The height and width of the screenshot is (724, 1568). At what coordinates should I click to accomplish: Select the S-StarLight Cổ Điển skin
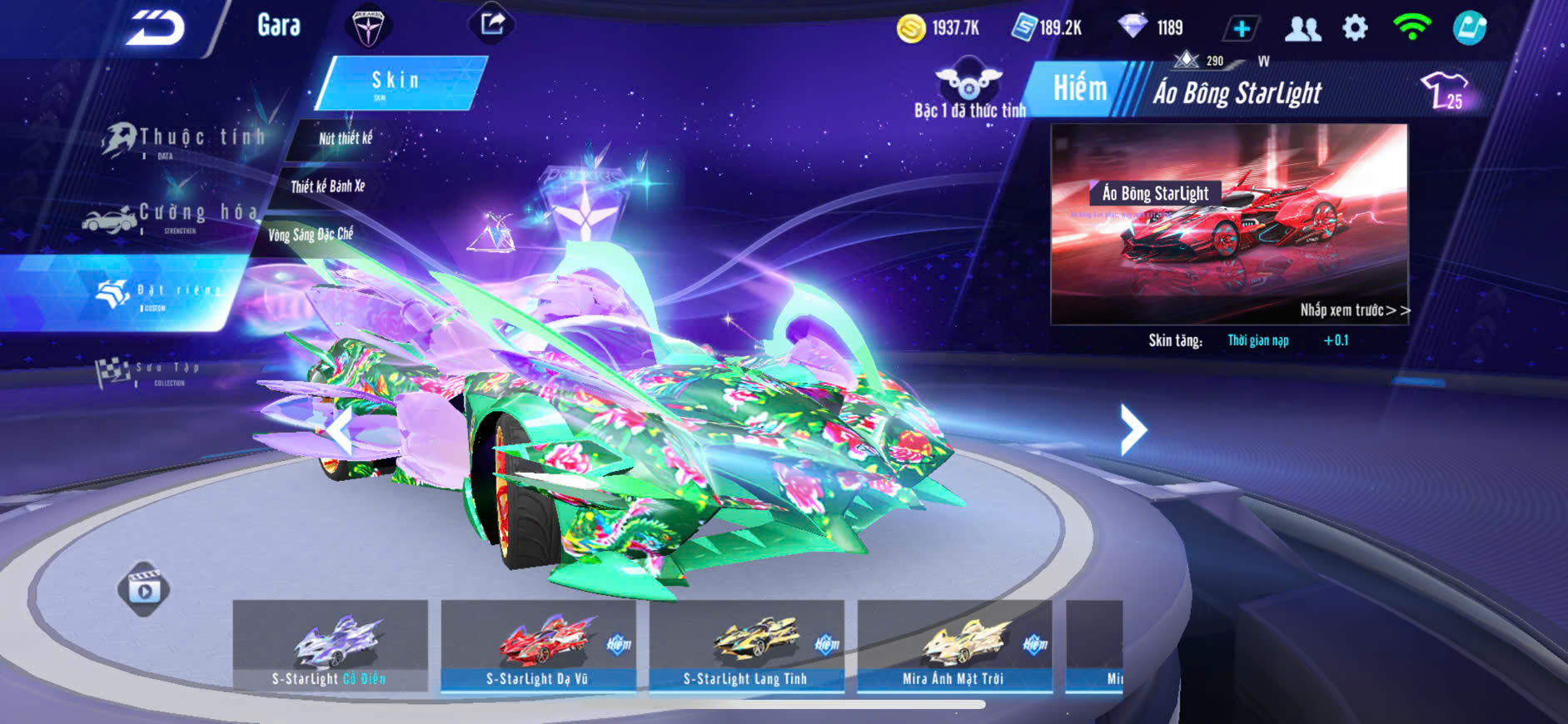[330, 647]
